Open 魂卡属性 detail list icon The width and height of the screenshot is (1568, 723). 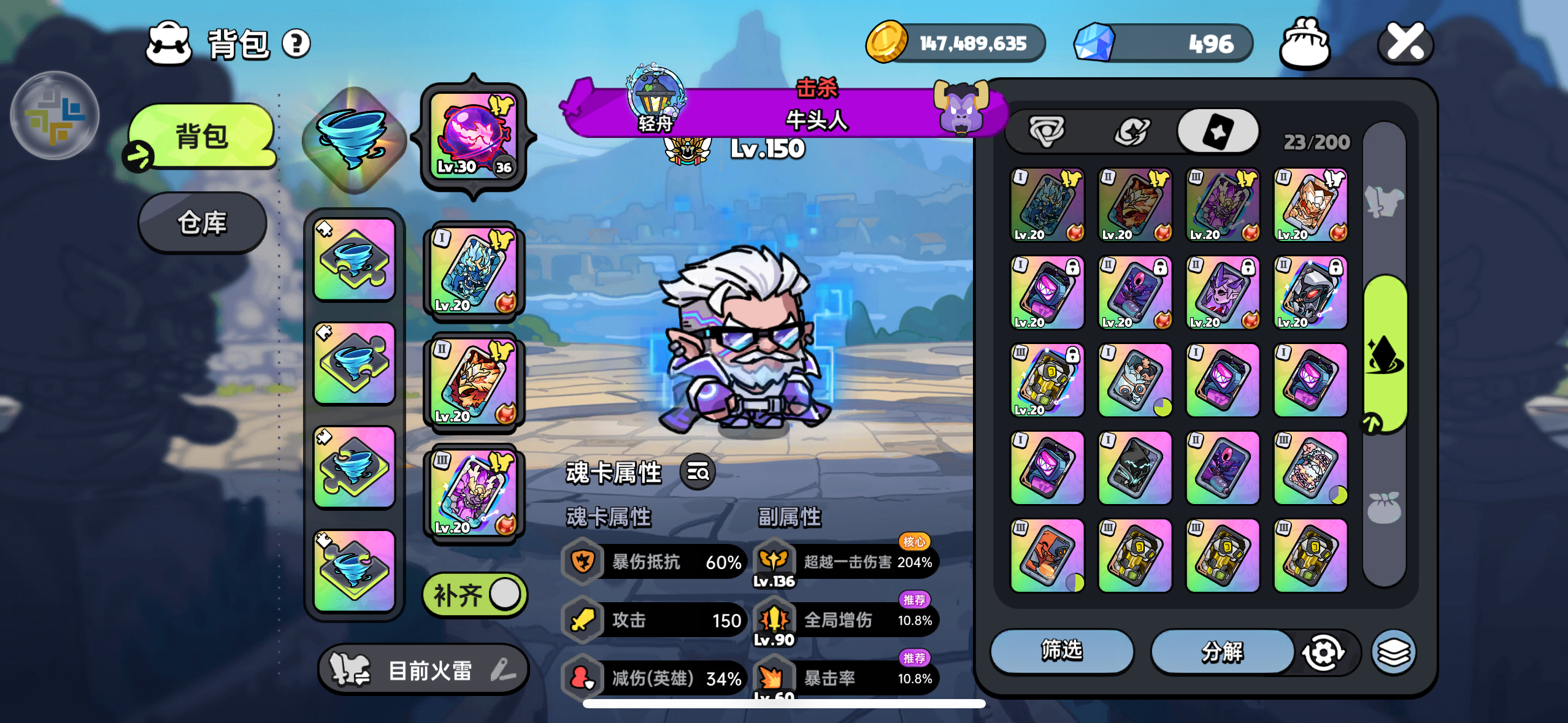[x=698, y=472]
